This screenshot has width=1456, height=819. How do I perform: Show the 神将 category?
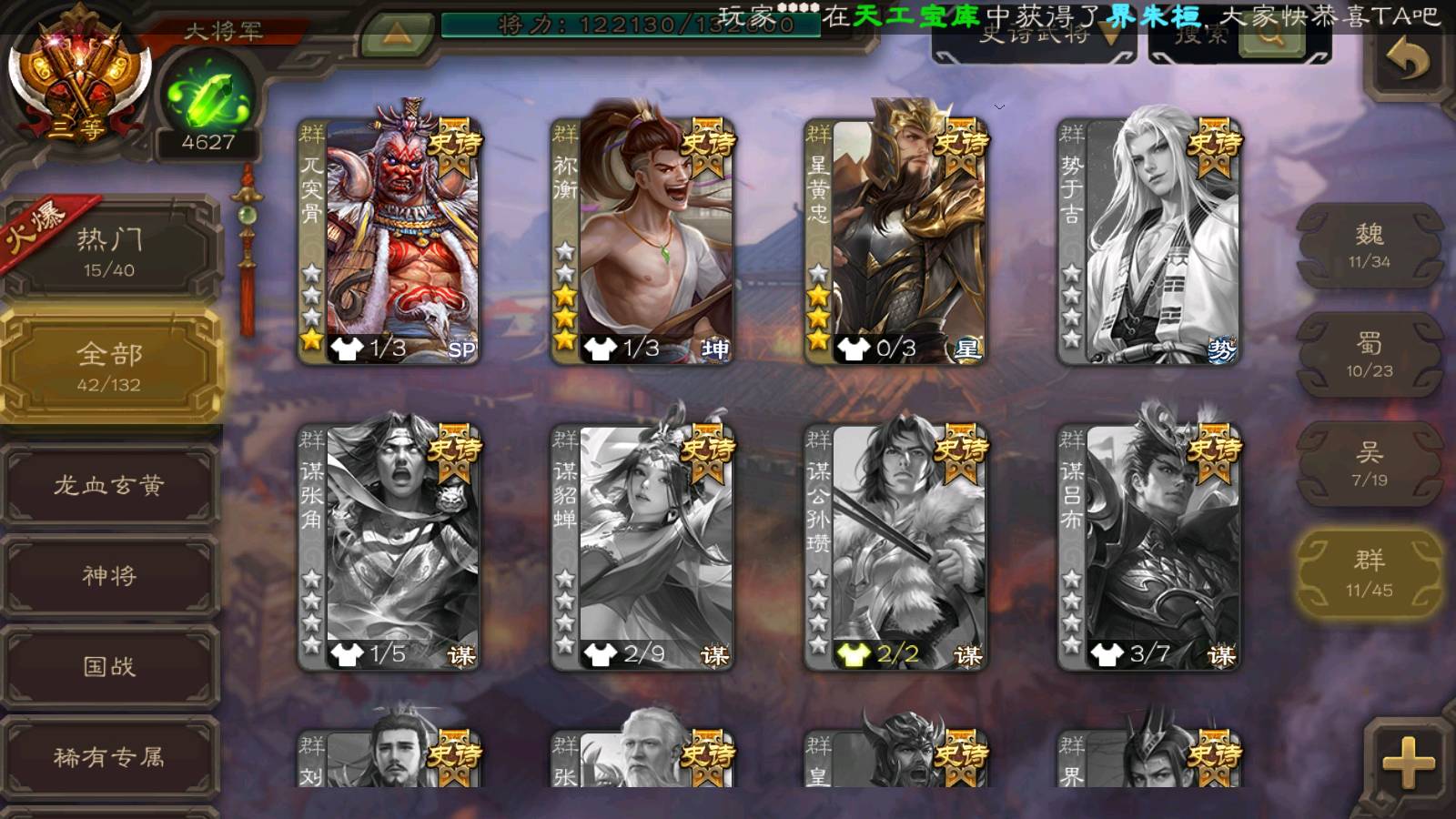pyautogui.click(x=109, y=575)
